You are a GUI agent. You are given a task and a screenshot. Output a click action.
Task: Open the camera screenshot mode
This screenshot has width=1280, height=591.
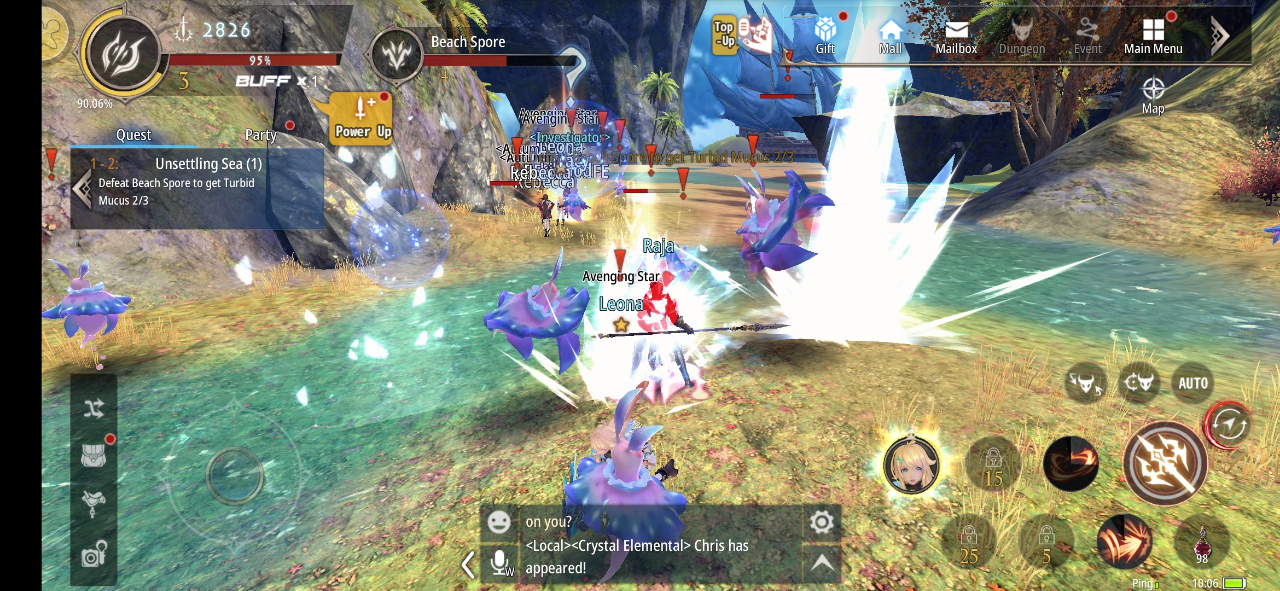coord(94,555)
